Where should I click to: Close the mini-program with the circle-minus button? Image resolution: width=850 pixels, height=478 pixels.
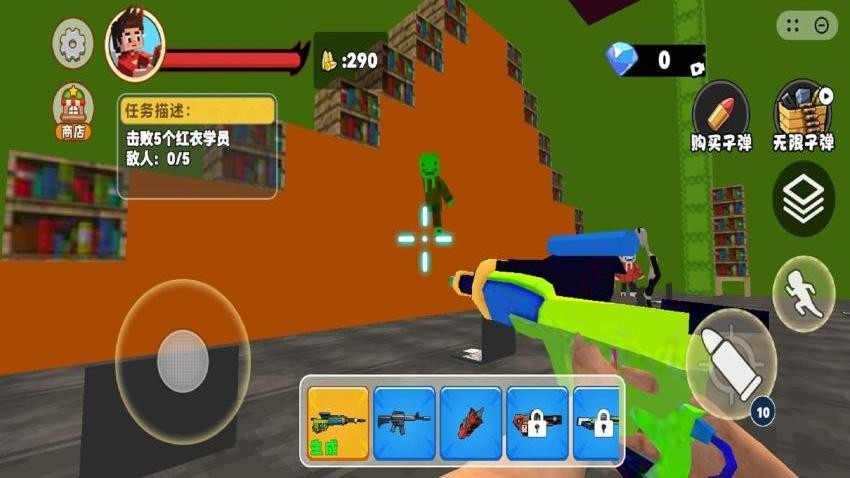coord(823,26)
